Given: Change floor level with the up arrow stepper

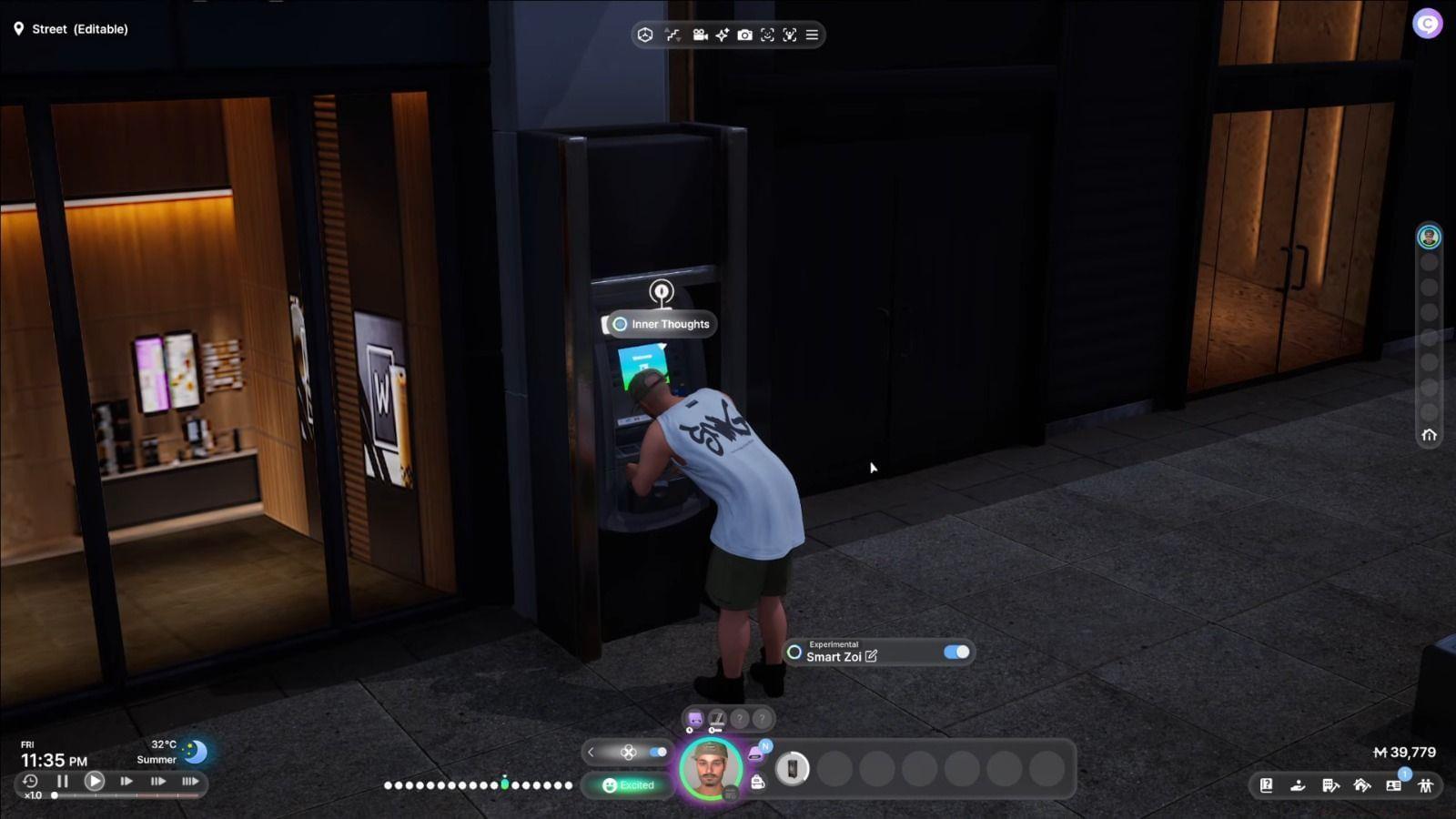Looking at the screenshot, I should pos(667,28).
